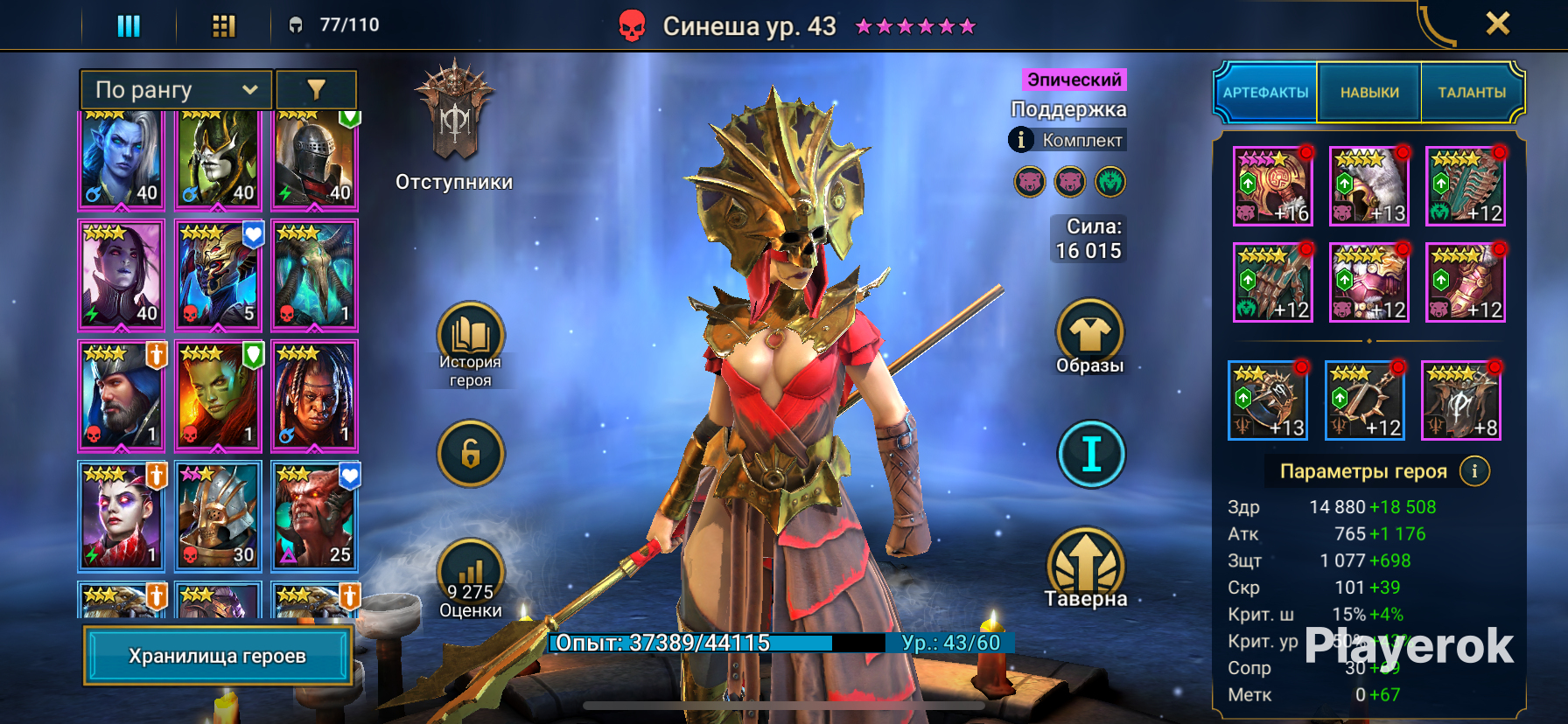Choose the level 25 red demon hero
1568x724 pixels.
tap(315, 517)
